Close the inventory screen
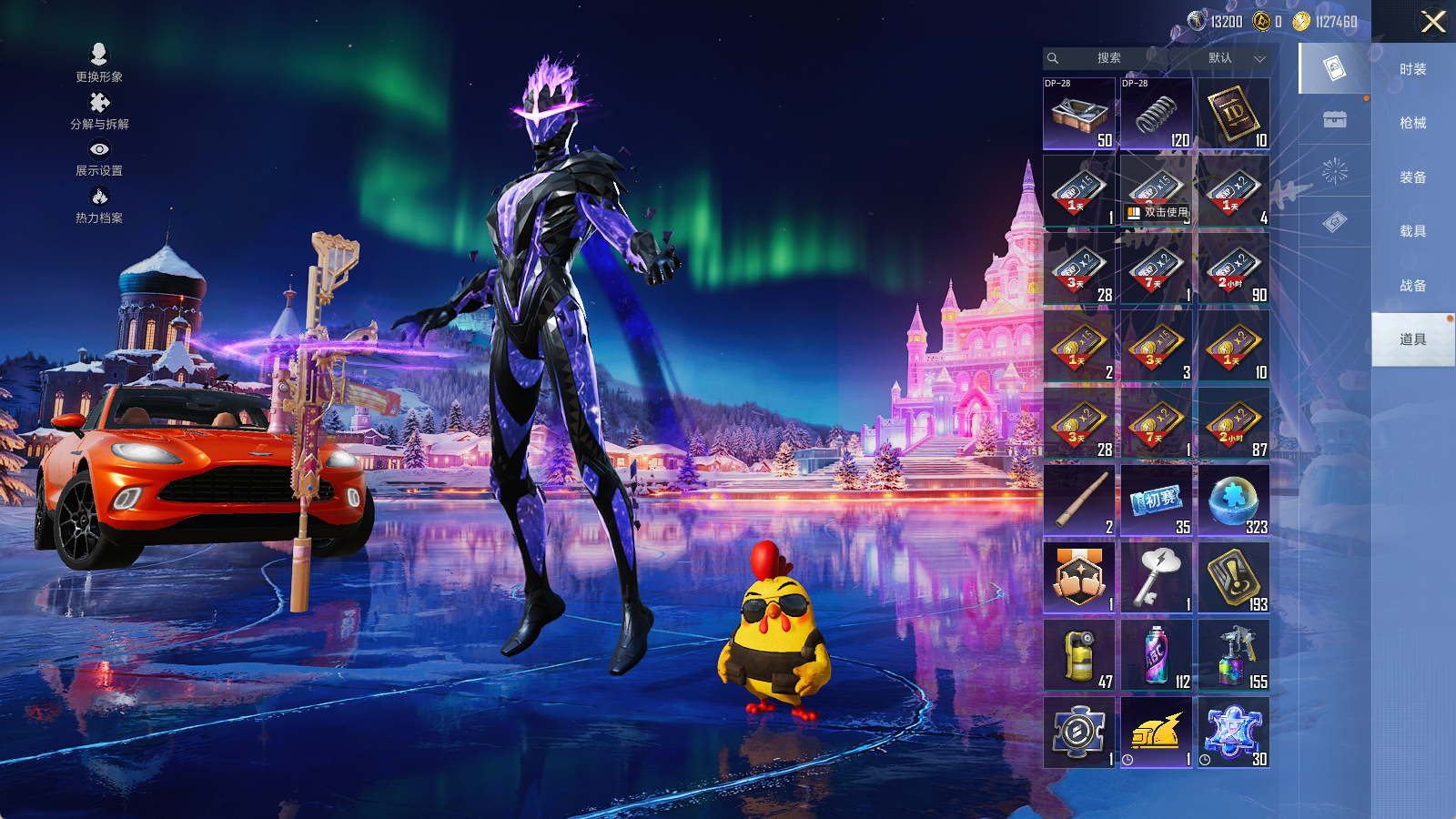The width and height of the screenshot is (1456, 819). (1433, 22)
